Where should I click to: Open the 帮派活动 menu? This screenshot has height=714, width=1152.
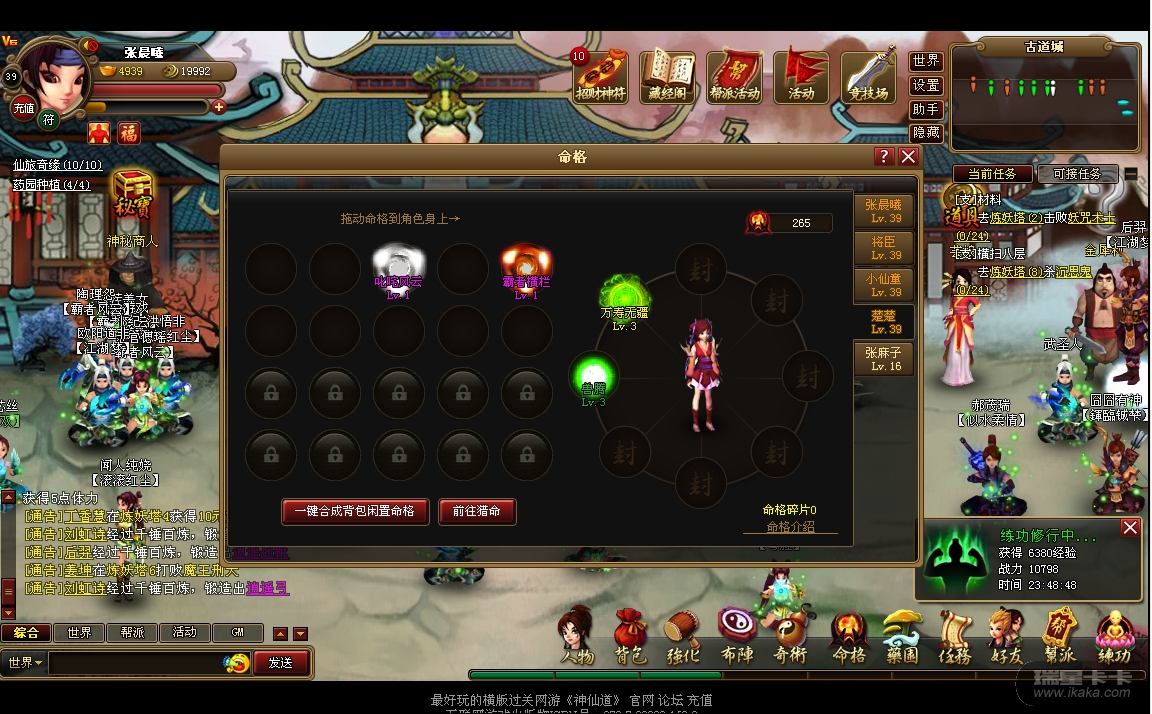click(x=735, y=76)
